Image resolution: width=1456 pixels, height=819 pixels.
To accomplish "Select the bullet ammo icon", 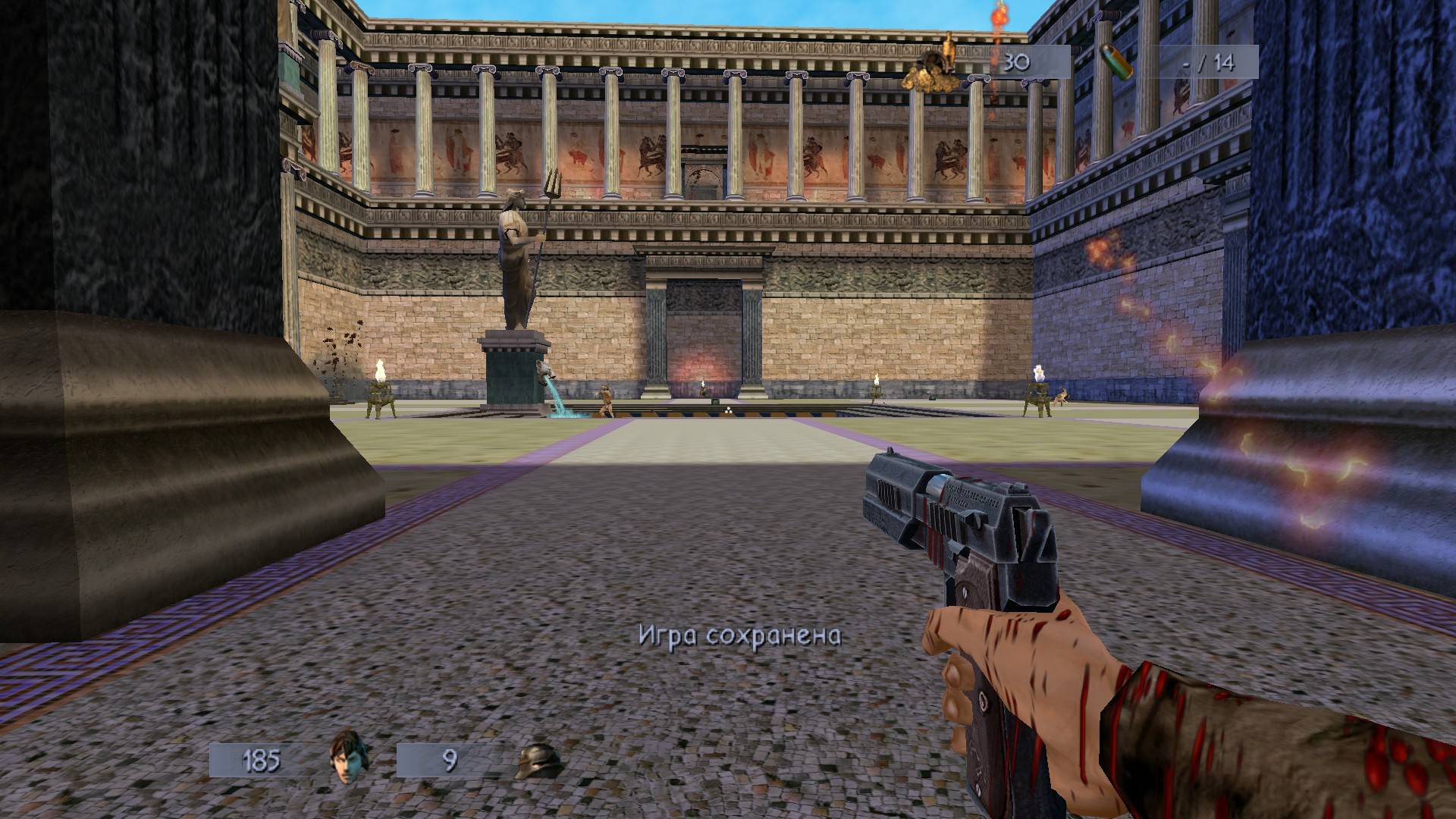I will (1117, 61).
